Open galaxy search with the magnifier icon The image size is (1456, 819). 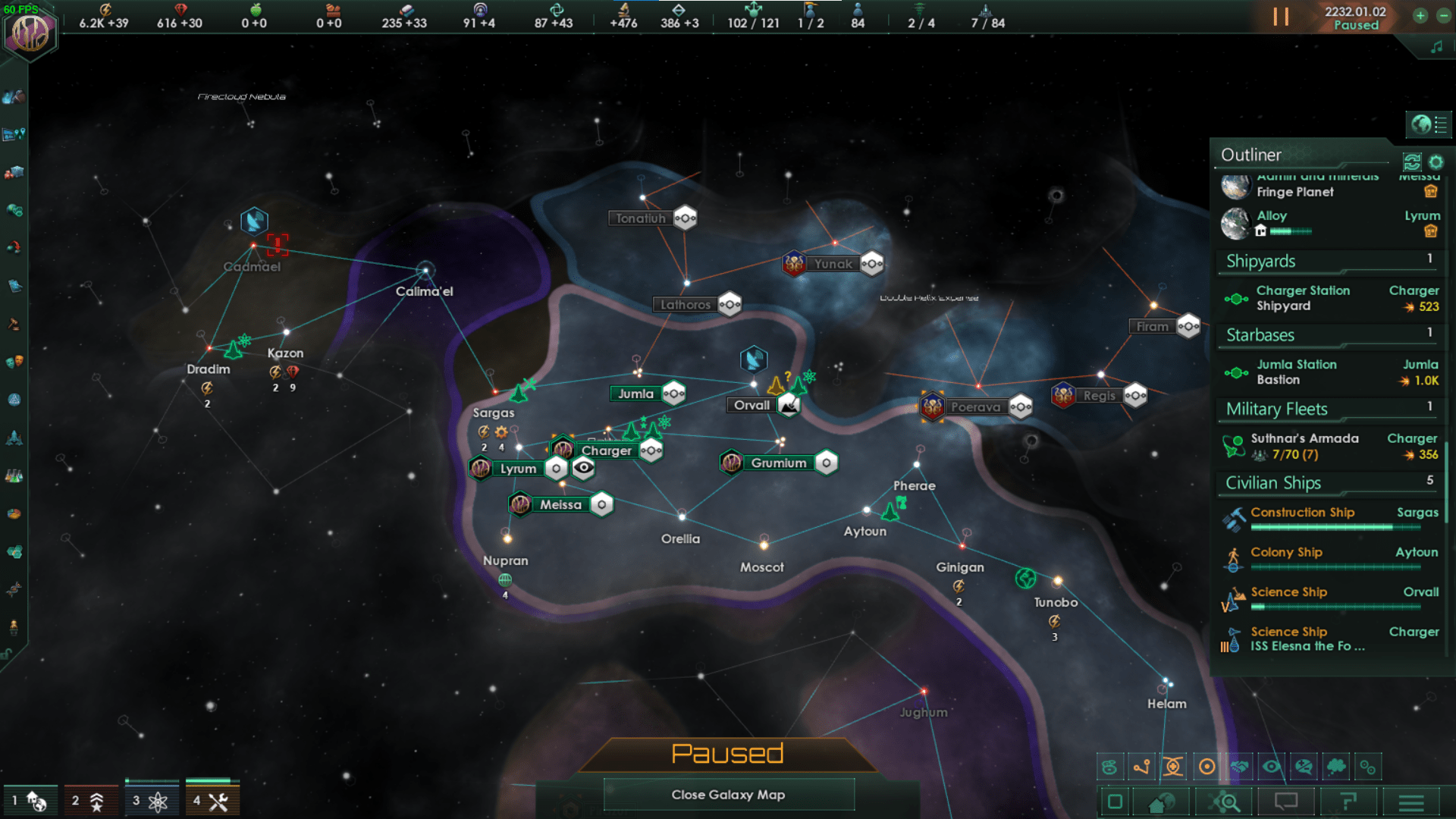point(1222,802)
